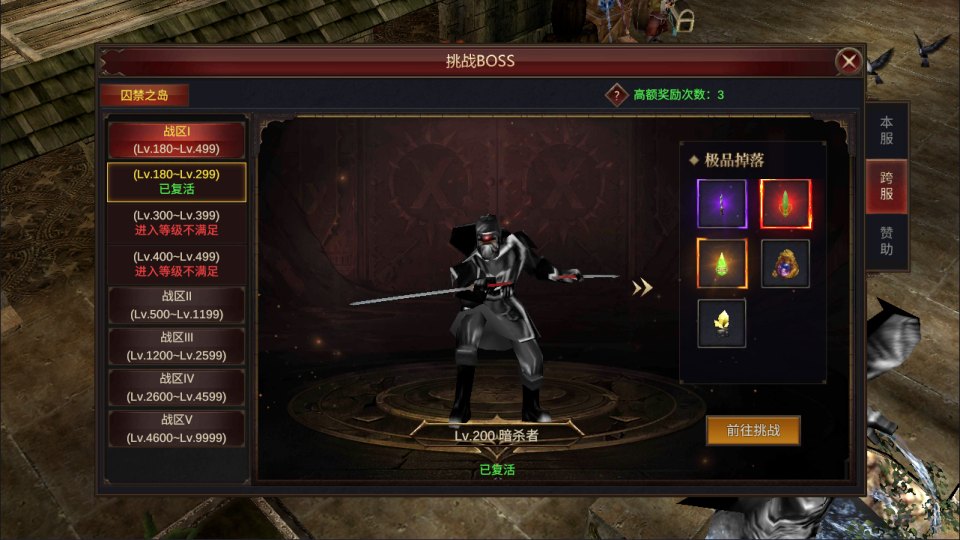The height and width of the screenshot is (540, 960).
Task: Close the 挑战BOSS window
Action: (849, 62)
